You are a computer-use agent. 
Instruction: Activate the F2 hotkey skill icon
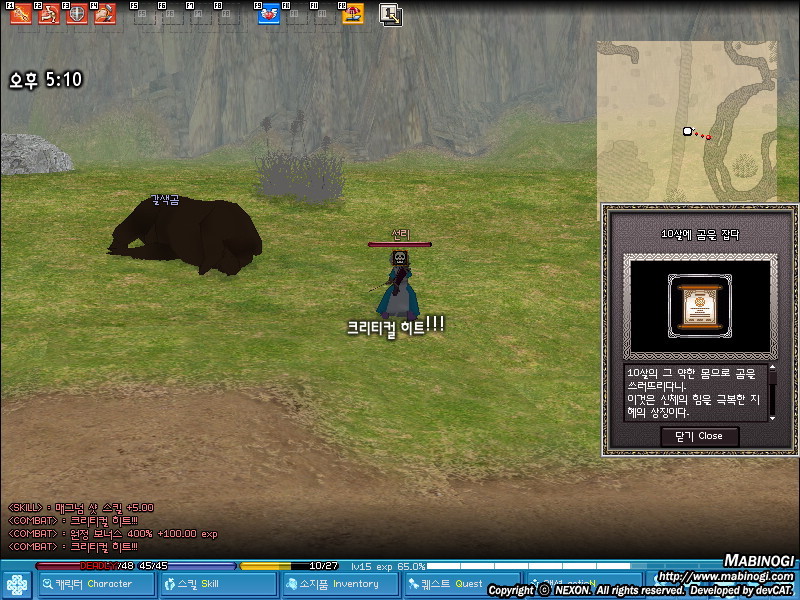pyautogui.click(x=48, y=14)
